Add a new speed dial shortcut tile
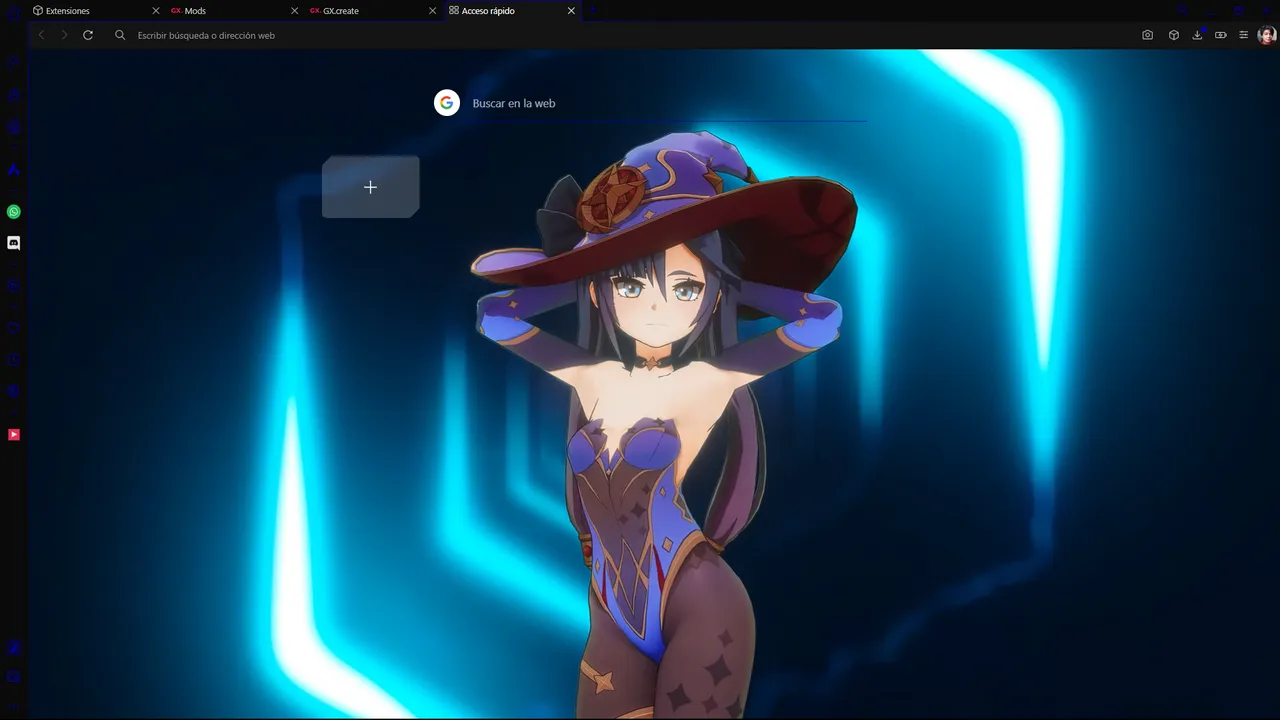1280x720 pixels. point(370,187)
